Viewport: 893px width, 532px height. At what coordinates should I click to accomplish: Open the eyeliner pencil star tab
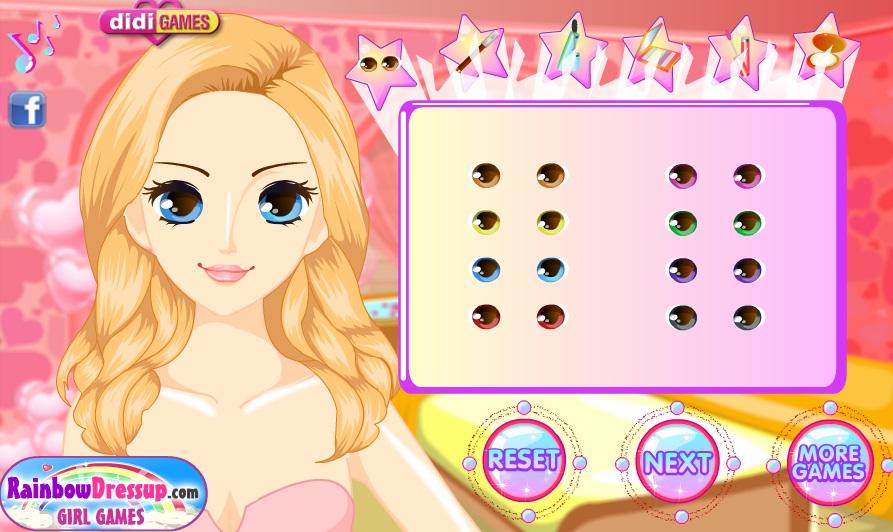[x=471, y=50]
